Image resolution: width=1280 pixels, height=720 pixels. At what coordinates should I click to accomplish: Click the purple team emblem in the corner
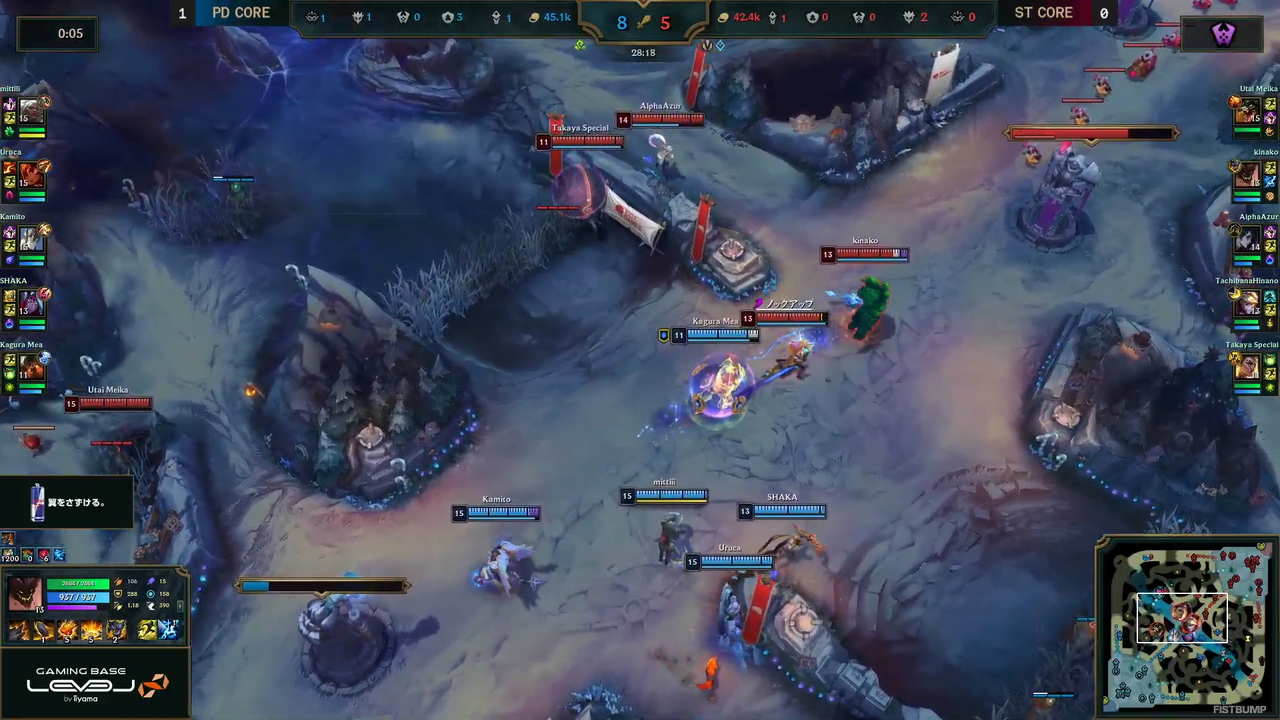[1223, 35]
